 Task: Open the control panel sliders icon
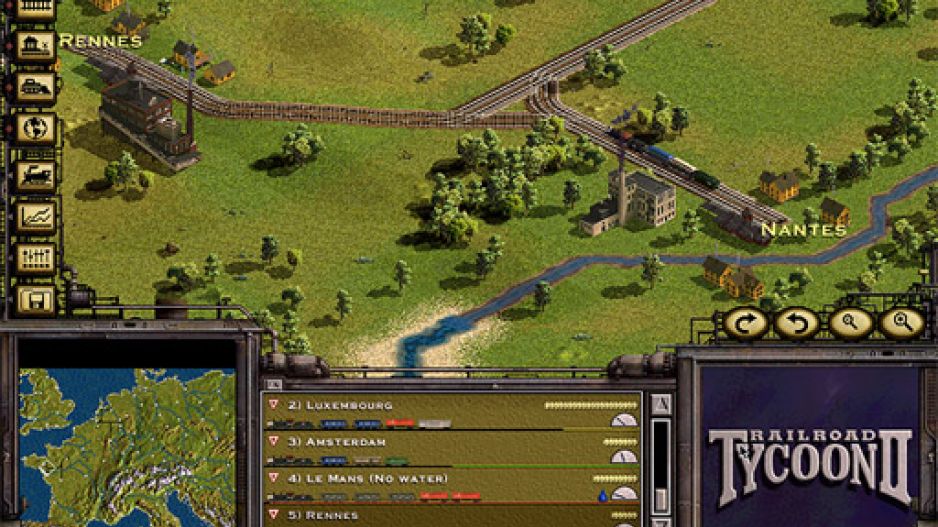[x=36, y=258]
